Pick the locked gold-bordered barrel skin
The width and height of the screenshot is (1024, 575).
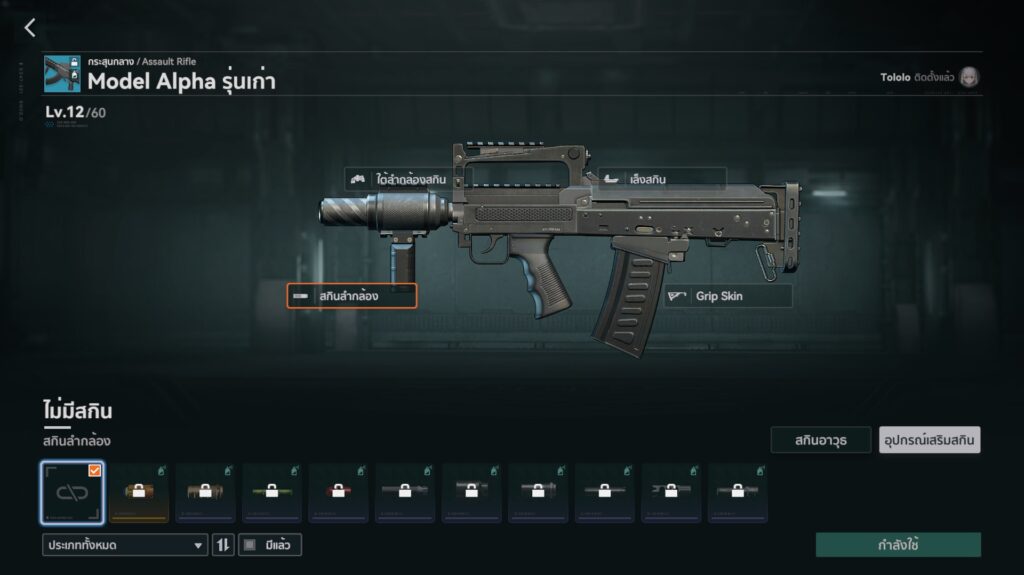(139, 492)
